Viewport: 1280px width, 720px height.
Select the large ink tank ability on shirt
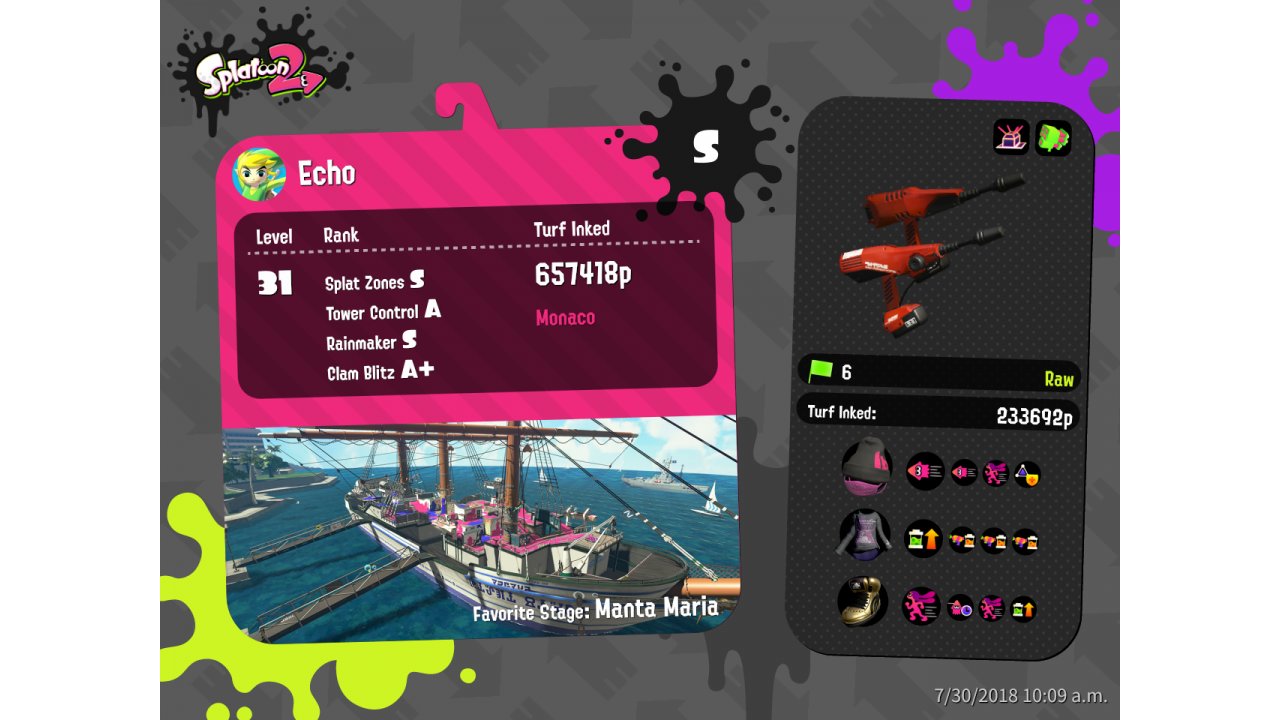pos(923,539)
